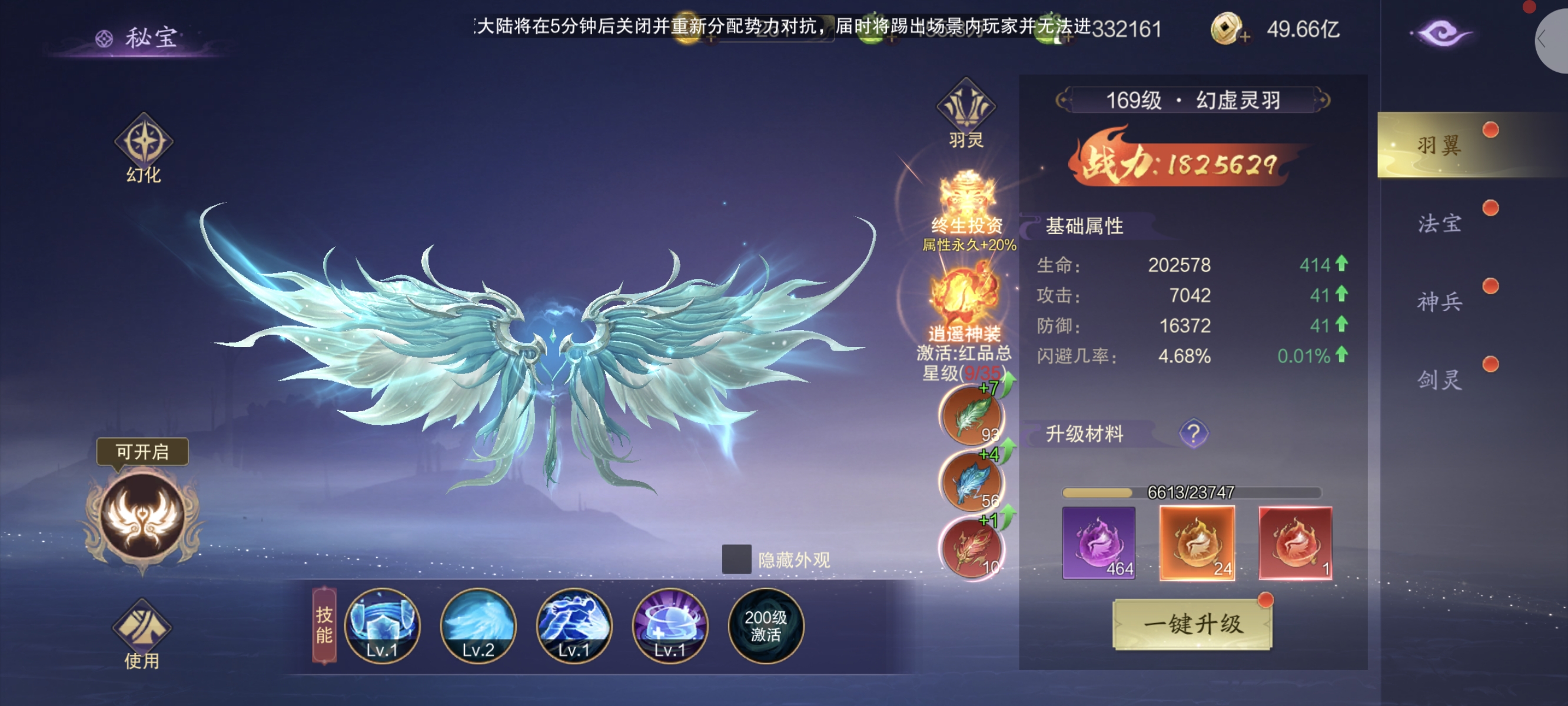
Task: Show the 升级材料 help question mark
Action: click(1193, 434)
